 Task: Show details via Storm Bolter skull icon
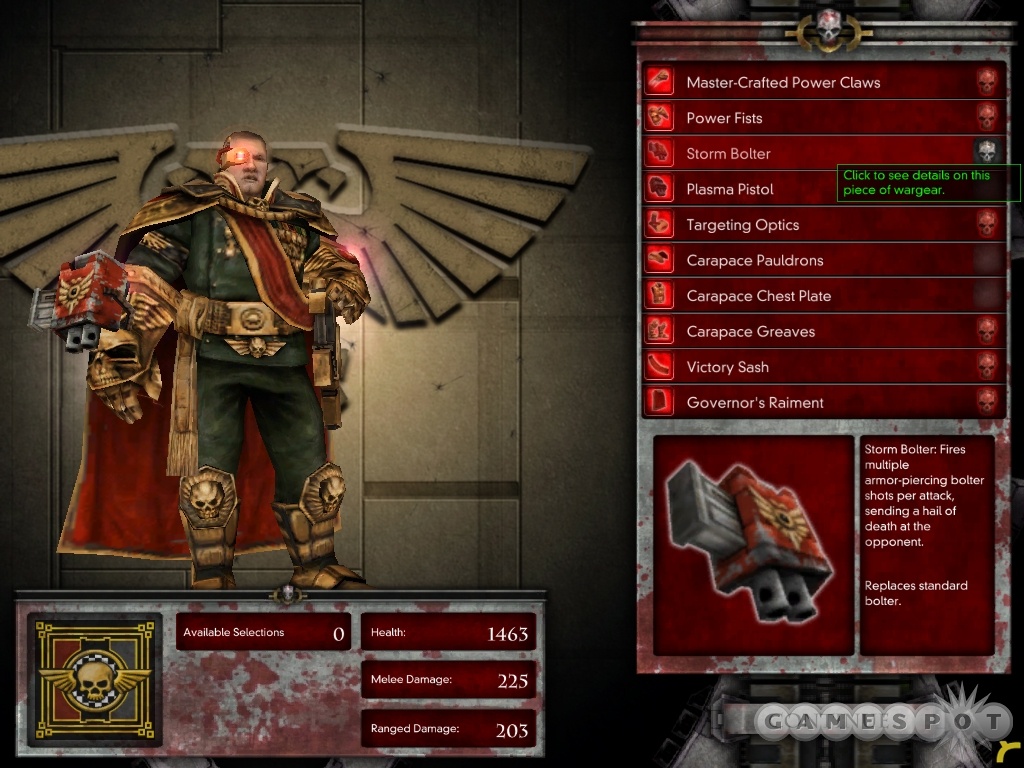click(x=987, y=152)
